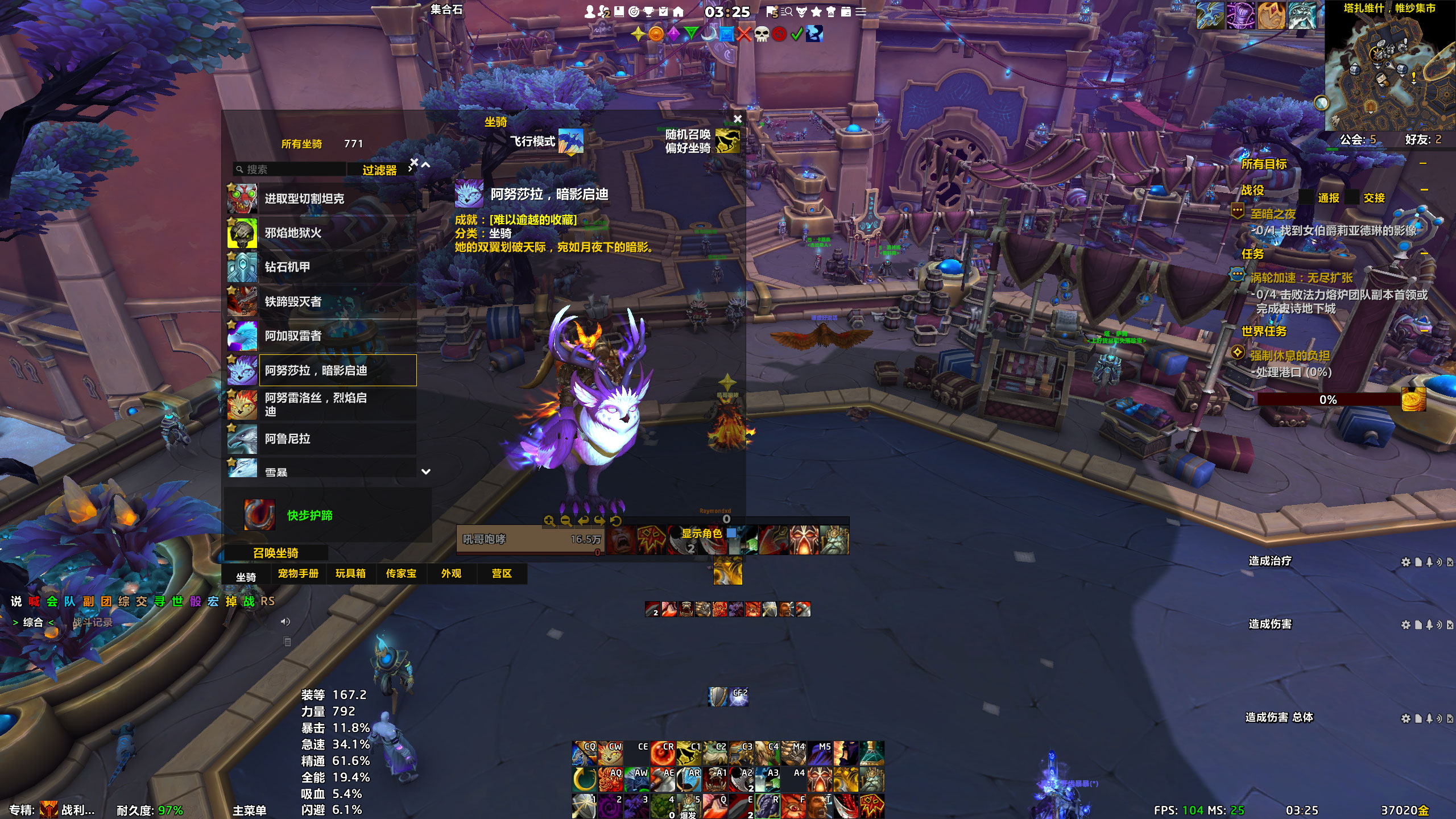Select the 阿加驭雷者 mount
The height and width of the screenshot is (819, 1456).
click(321, 336)
